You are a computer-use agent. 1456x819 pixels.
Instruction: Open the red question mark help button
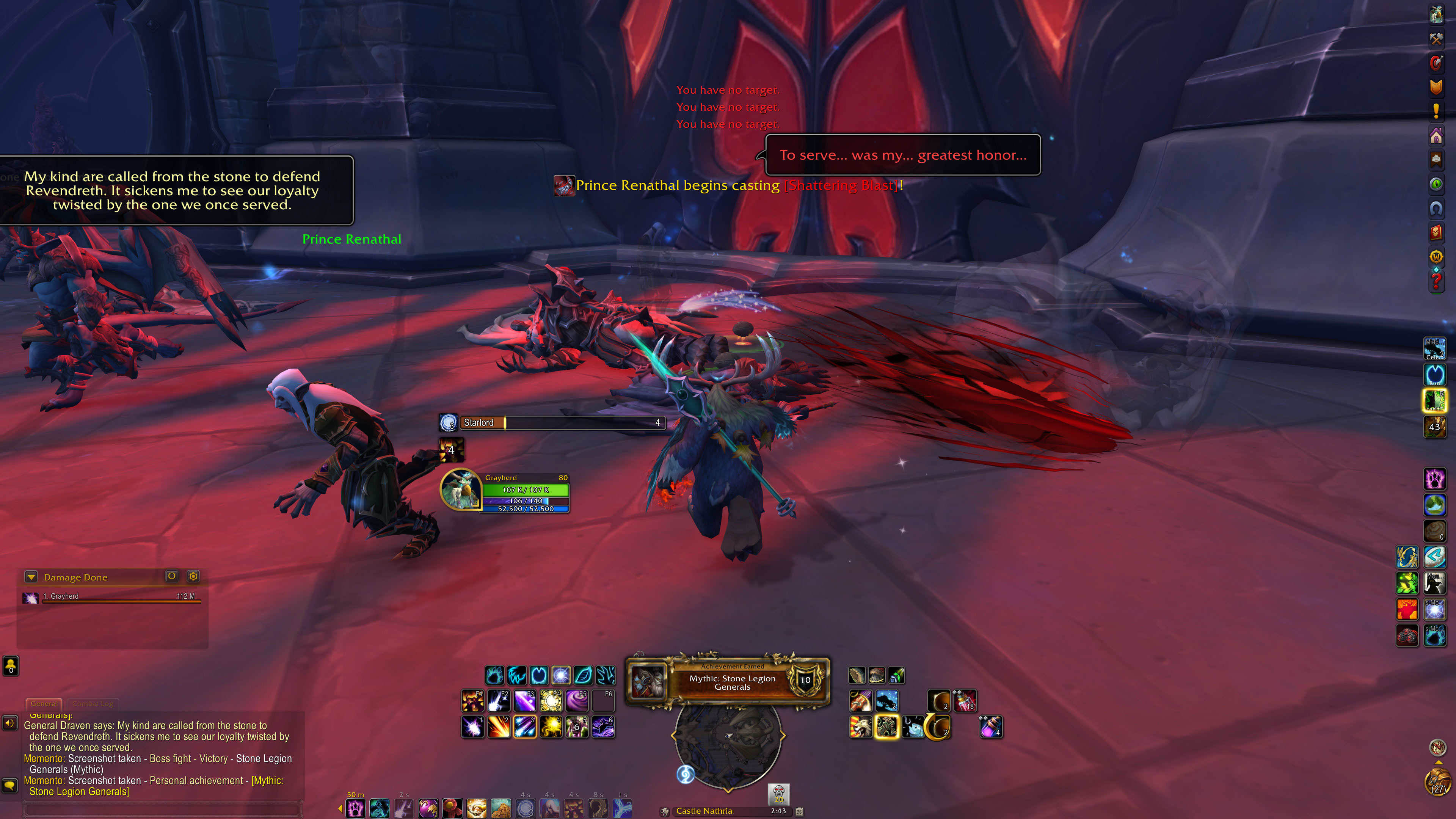pos(1436,280)
